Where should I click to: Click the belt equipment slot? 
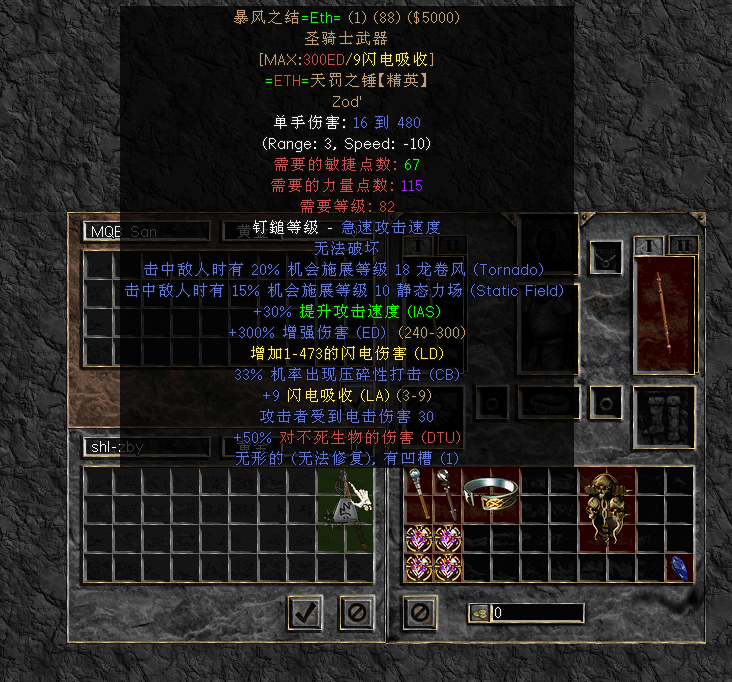pyautogui.click(x=549, y=403)
